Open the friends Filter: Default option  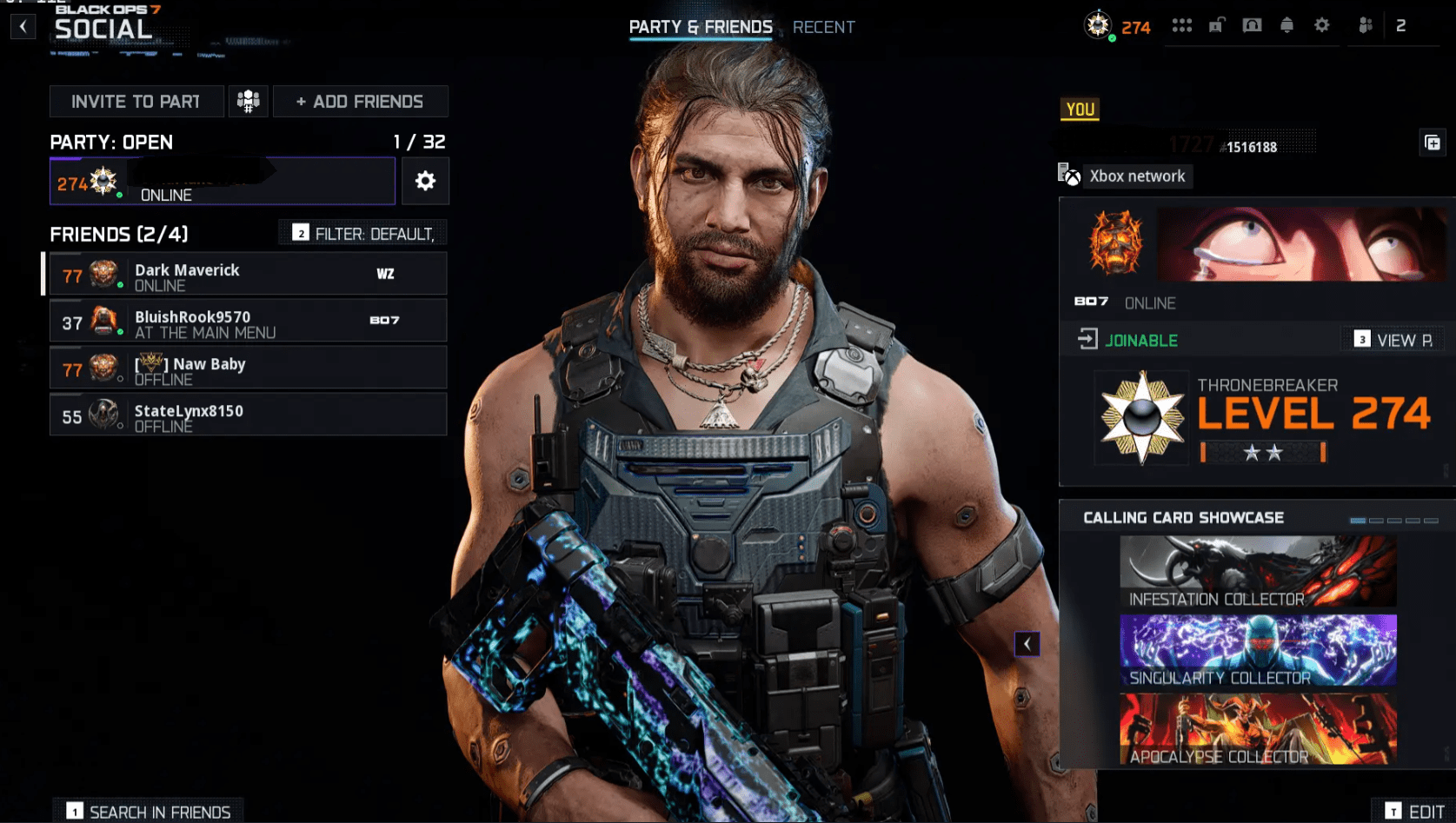[x=363, y=234]
